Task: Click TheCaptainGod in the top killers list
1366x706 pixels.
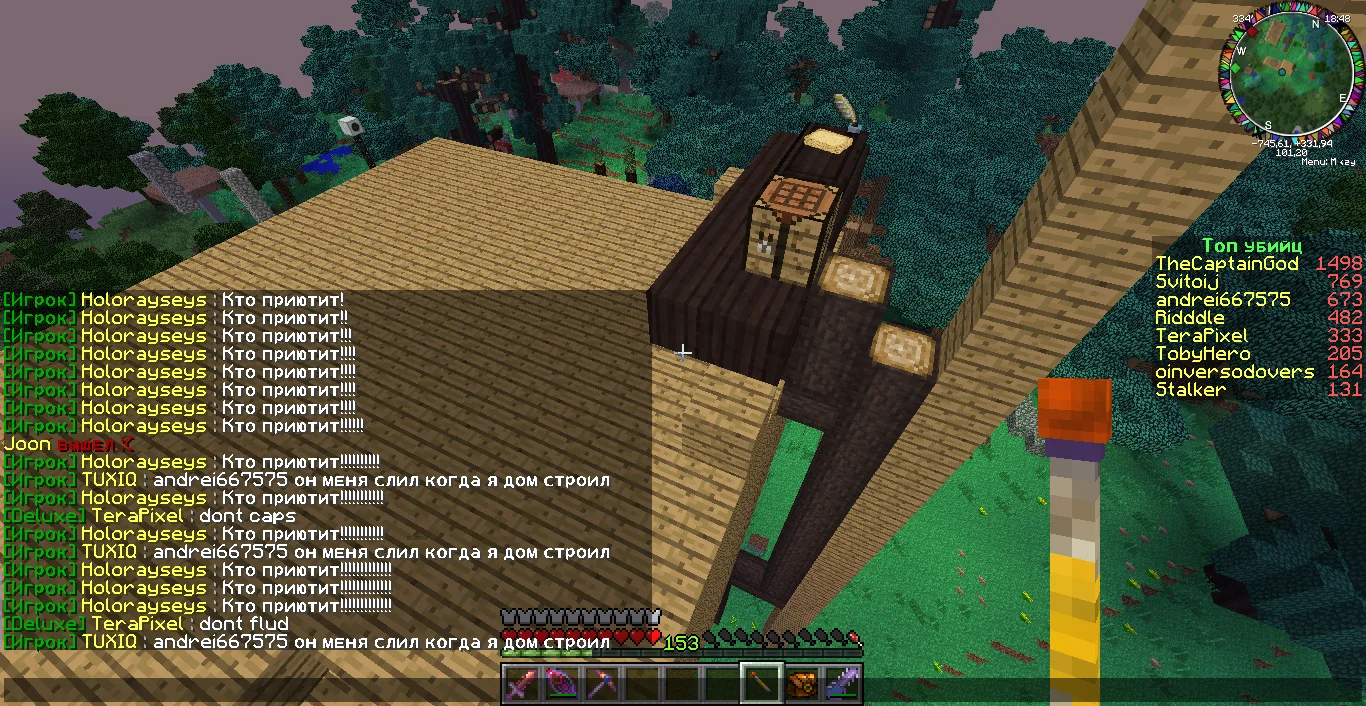Action: (1227, 264)
